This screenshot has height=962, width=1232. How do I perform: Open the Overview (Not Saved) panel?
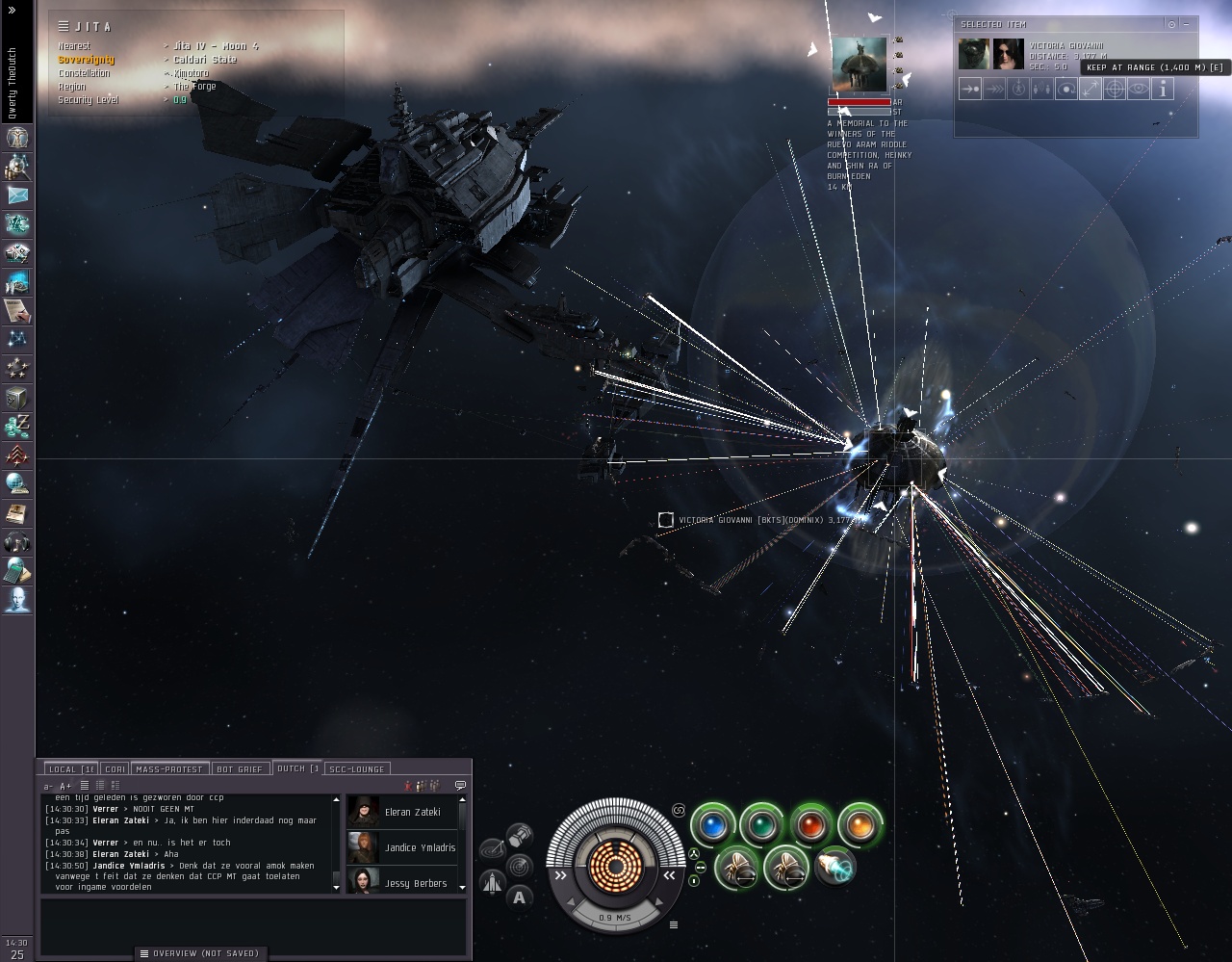(x=200, y=953)
